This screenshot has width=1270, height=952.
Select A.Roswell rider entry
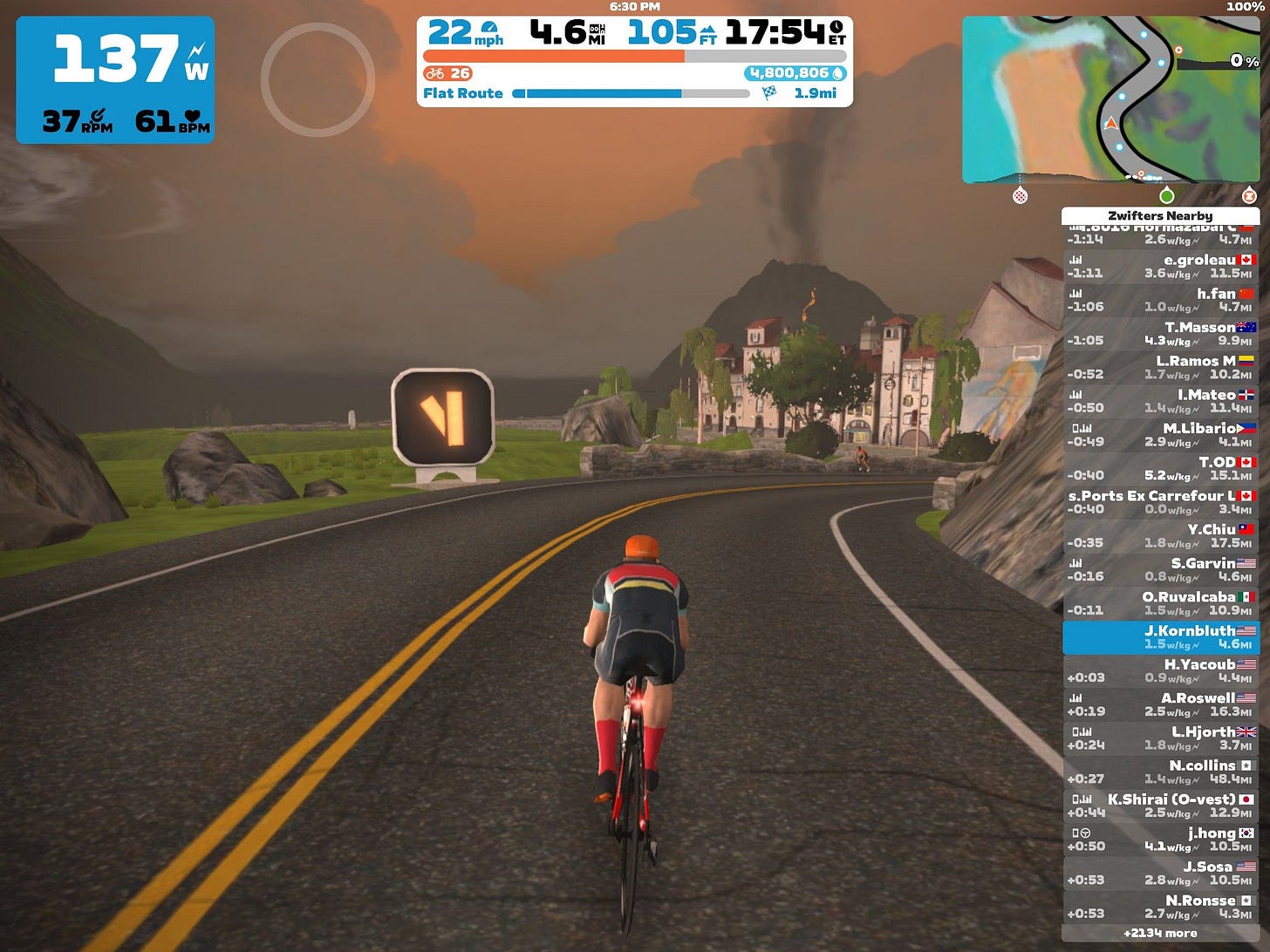pos(1160,704)
